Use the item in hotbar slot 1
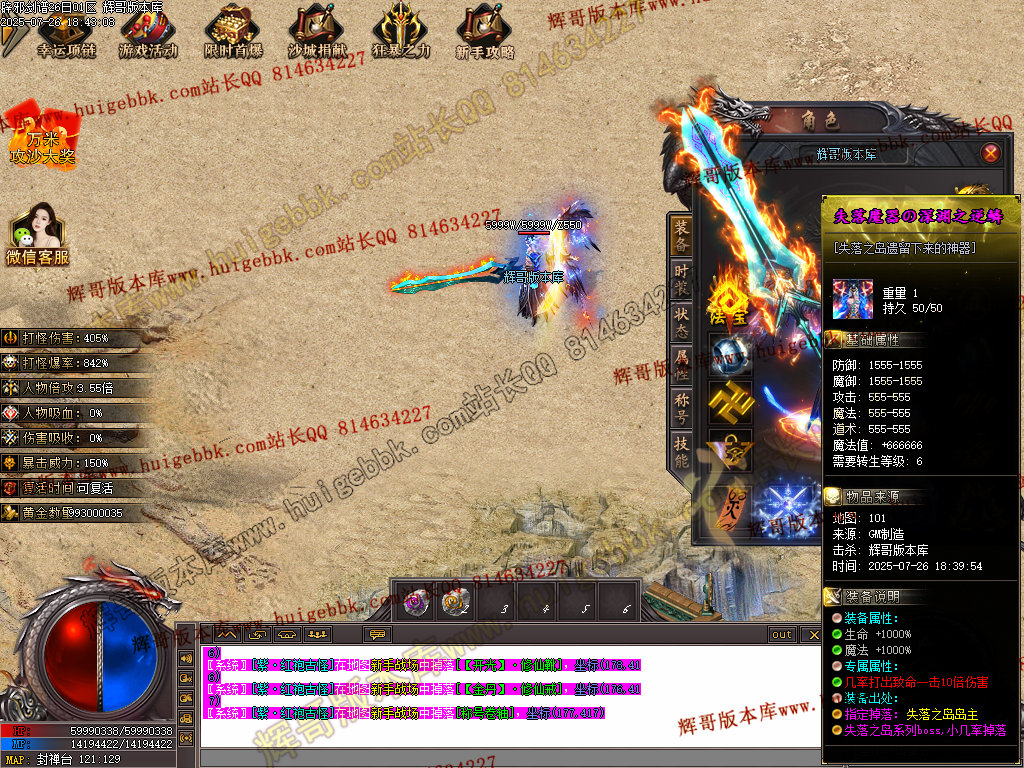 pos(411,602)
